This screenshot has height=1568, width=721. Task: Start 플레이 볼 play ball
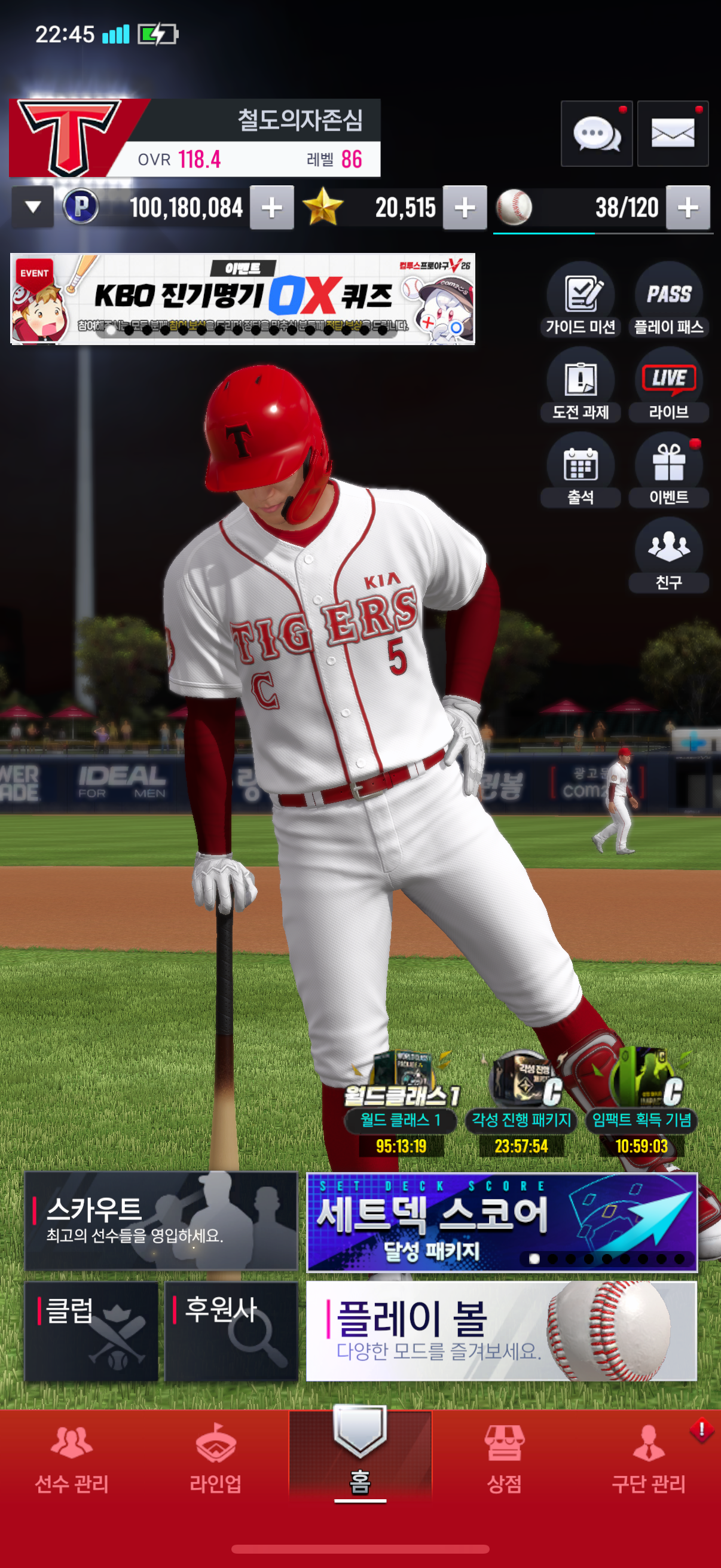pos(502,1331)
